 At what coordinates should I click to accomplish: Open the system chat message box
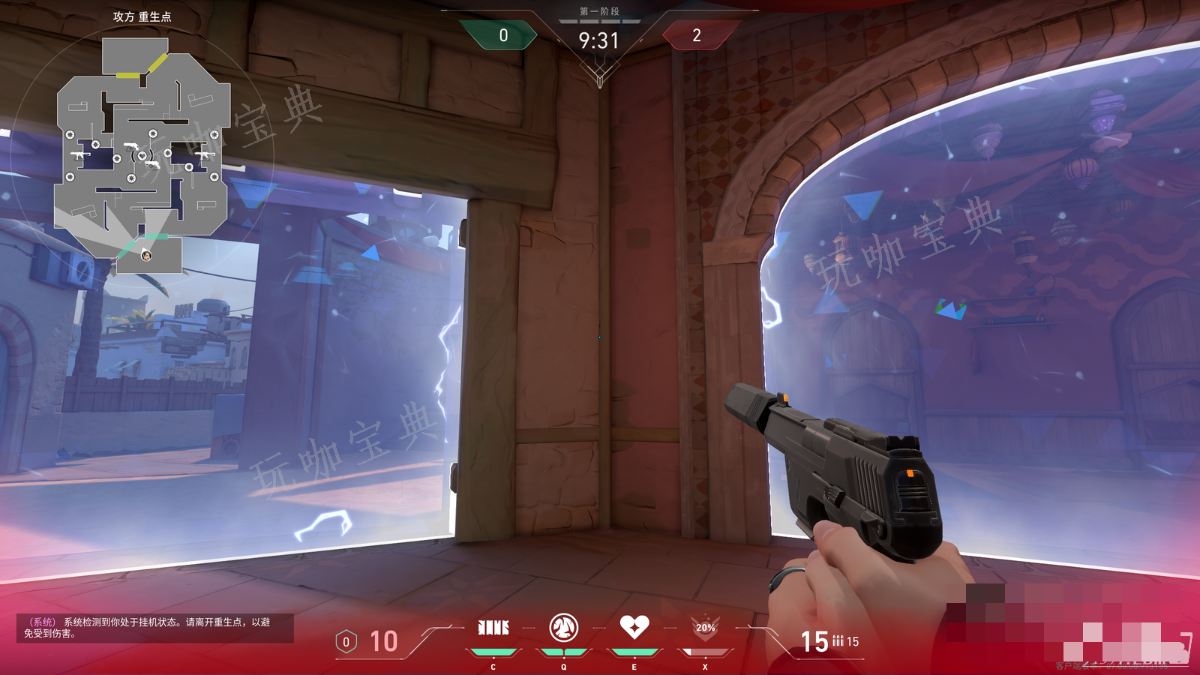tap(148, 627)
